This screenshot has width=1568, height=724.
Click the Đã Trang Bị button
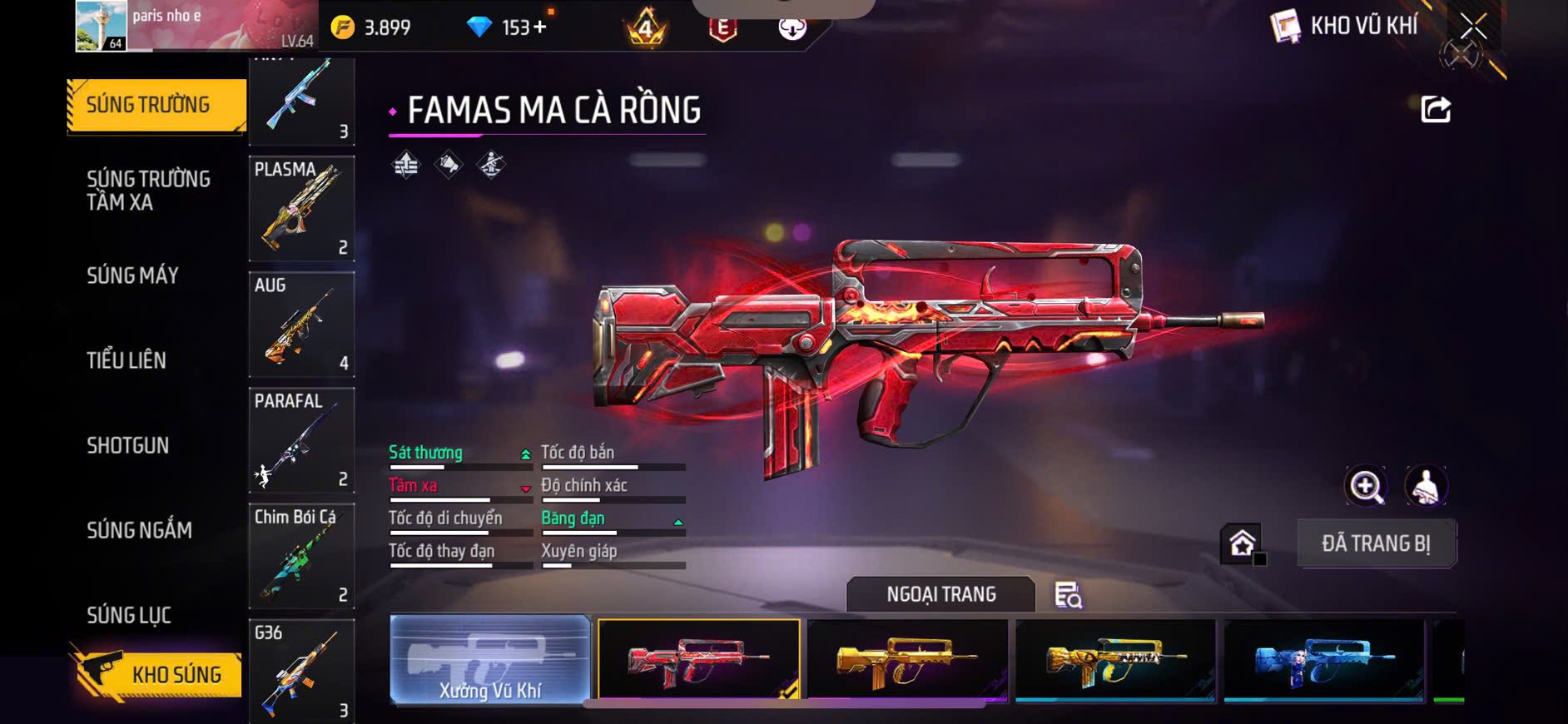point(1376,543)
